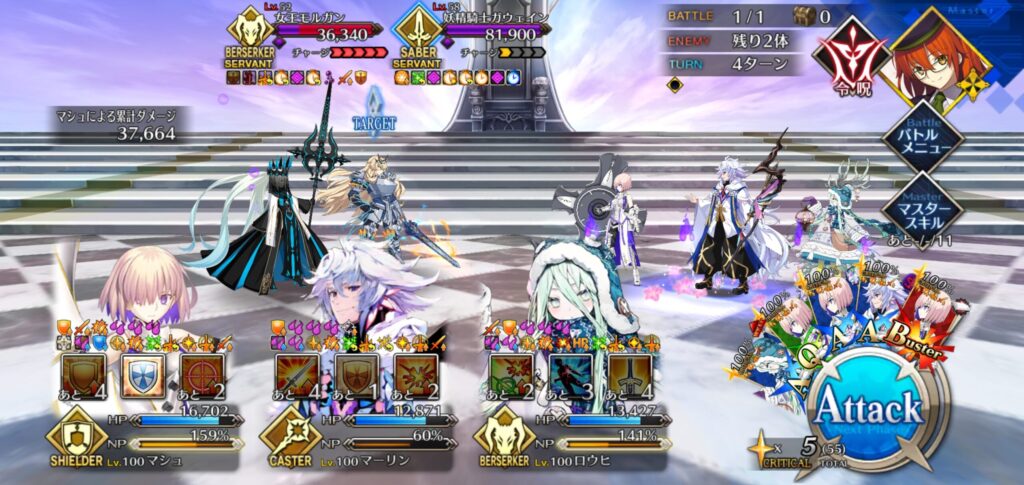Choose Merlin's burst skill icon
Image resolution: width=1024 pixels, height=485 pixels.
415,377
